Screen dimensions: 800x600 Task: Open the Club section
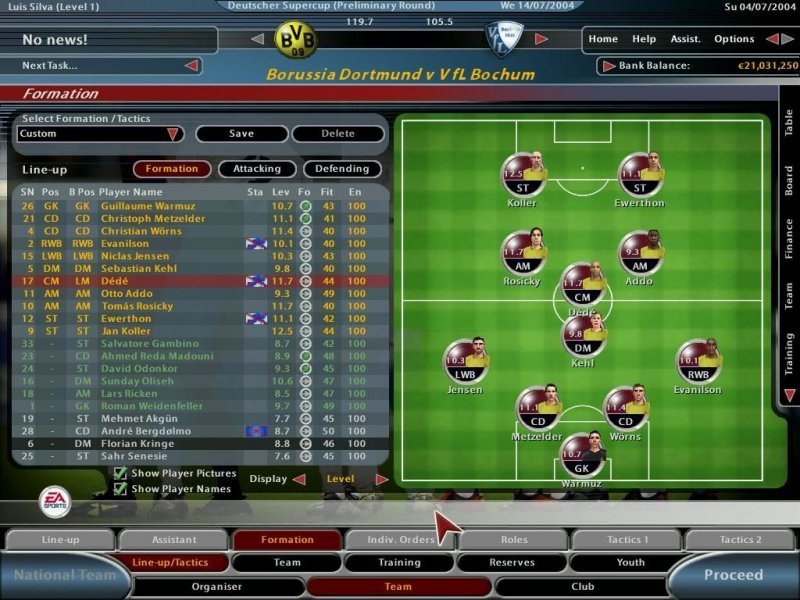tap(582, 587)
